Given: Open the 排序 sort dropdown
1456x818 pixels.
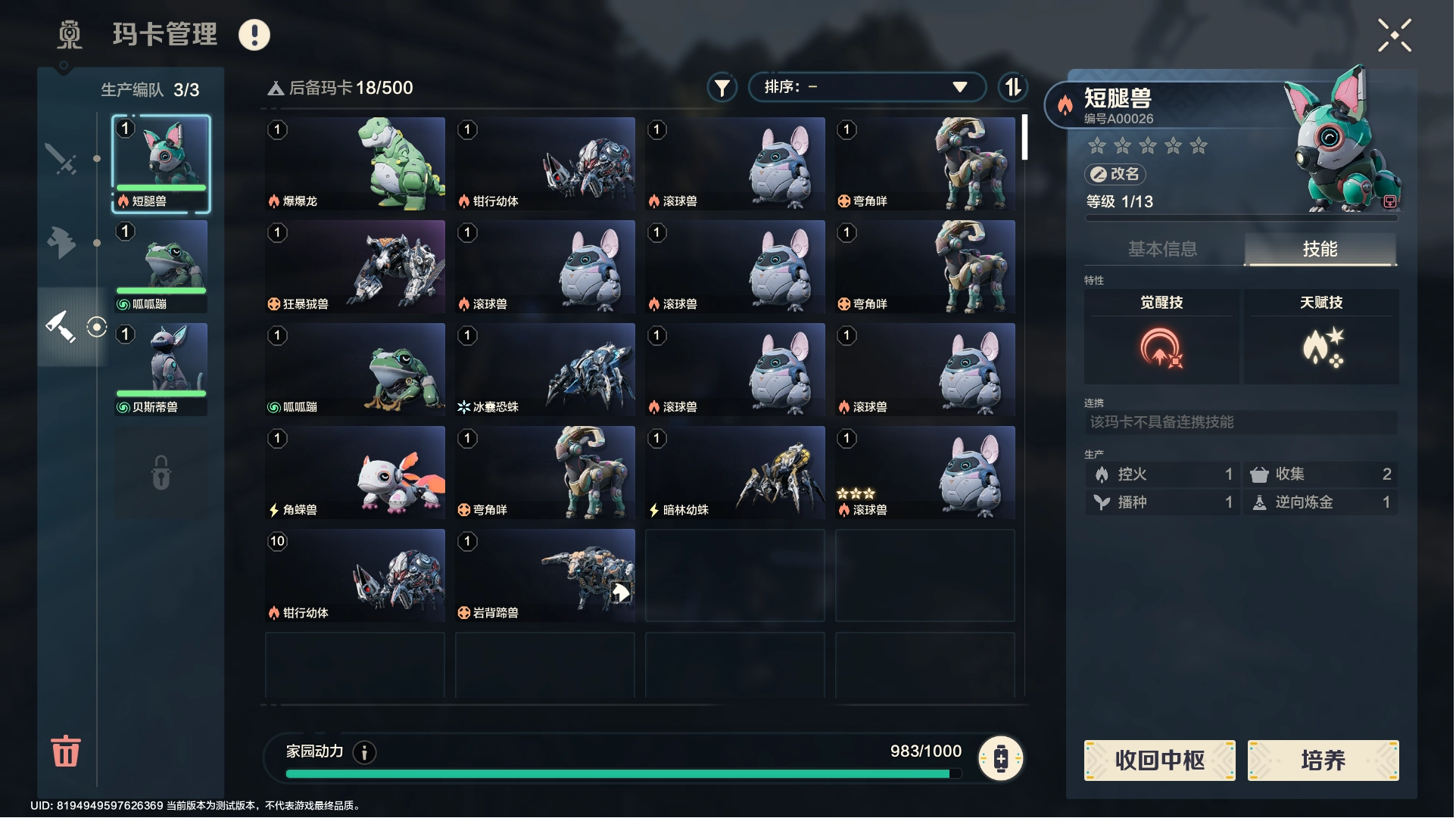Looking at the screenshot, I should (x=866, y=87).
